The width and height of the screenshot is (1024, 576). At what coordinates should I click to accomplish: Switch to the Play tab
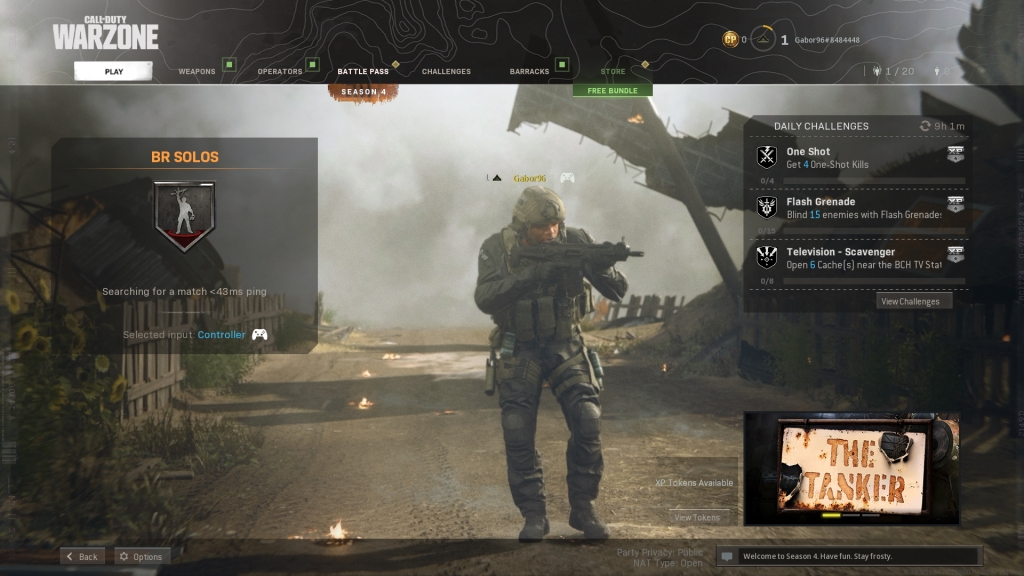tap(113, 71)
